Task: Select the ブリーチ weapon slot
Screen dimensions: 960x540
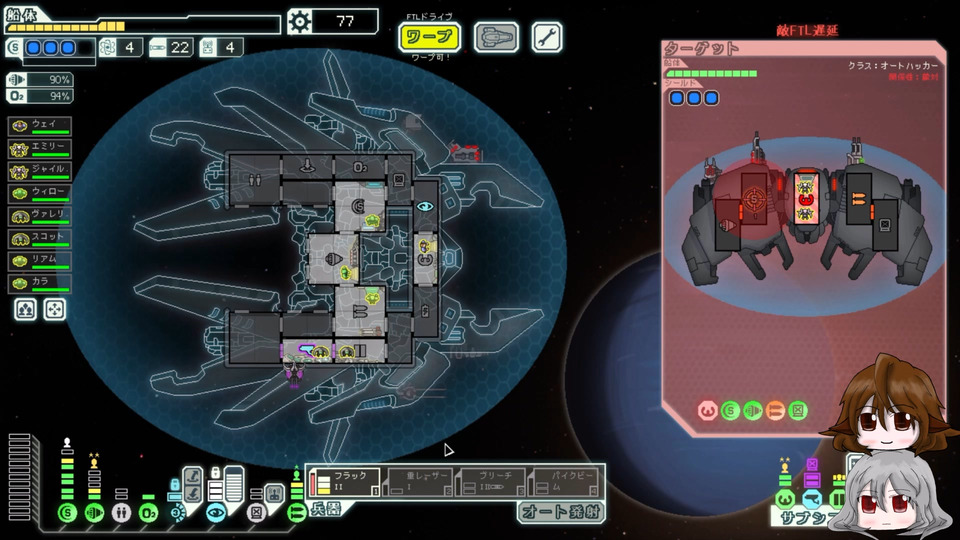Action: [x=492, y=484]
